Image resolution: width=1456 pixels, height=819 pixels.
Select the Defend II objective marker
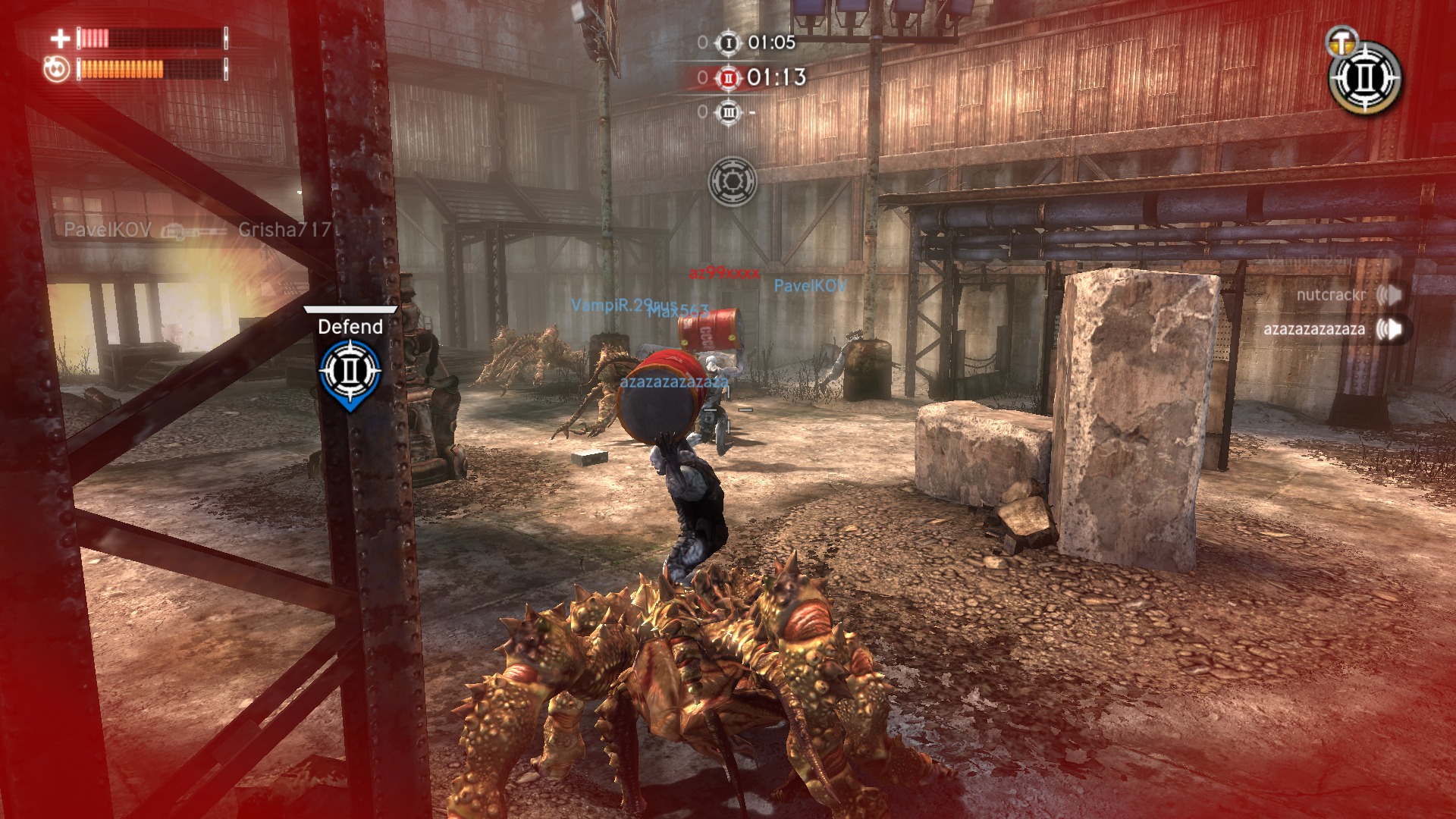pos(350,372)
